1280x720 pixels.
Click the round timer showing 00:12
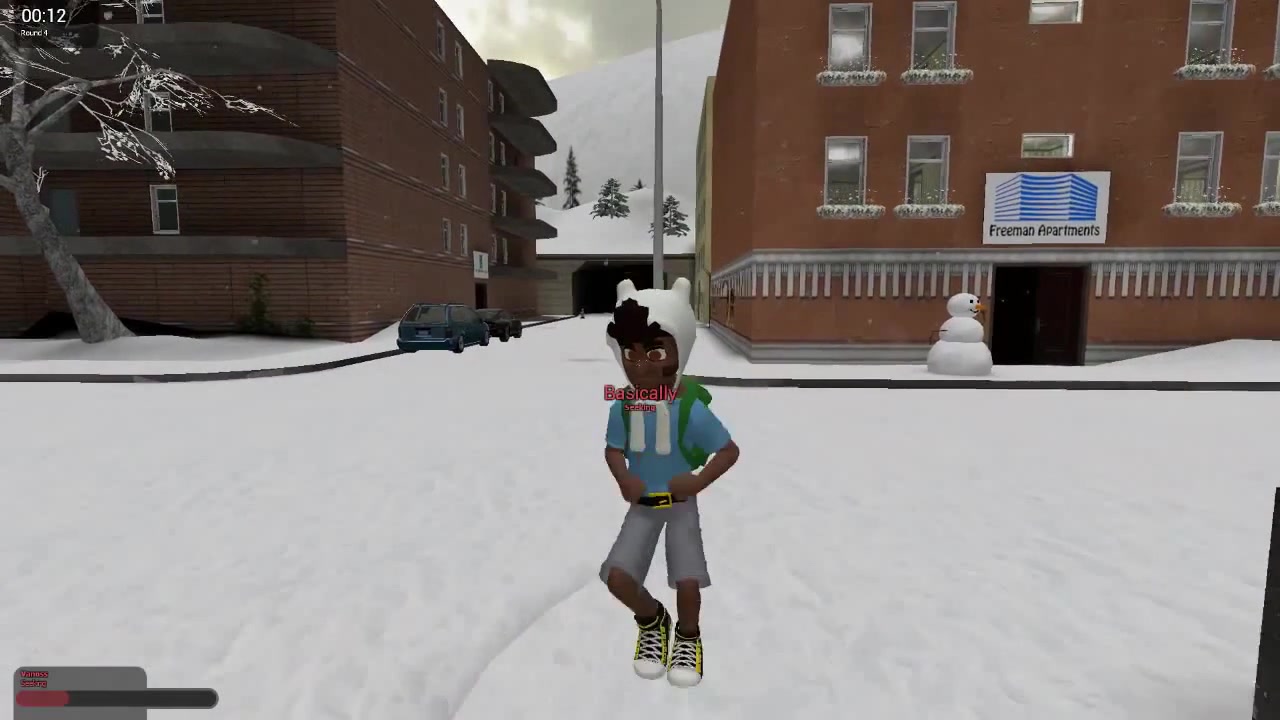click(x=42, y=15)
